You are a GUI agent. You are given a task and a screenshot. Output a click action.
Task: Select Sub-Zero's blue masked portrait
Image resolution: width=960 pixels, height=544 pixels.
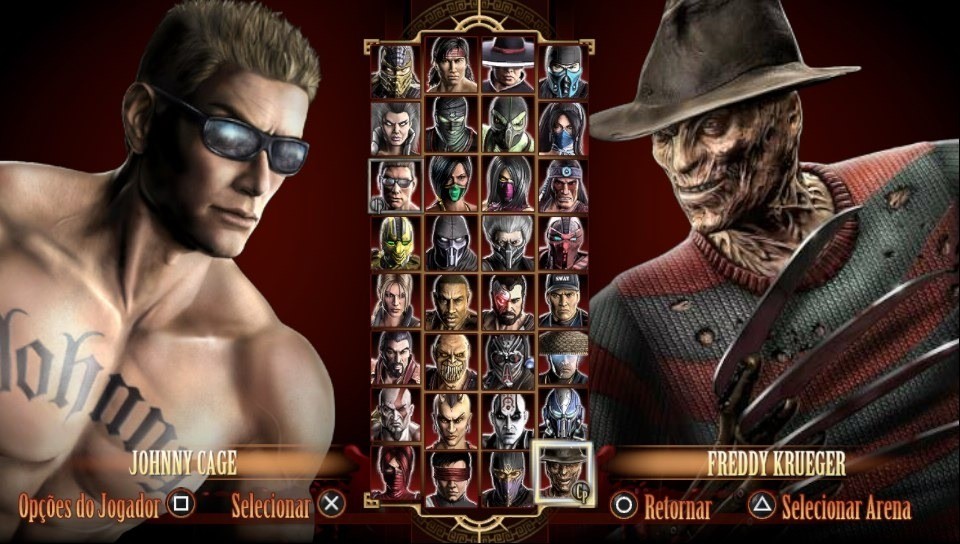click(x=563, y=70)
